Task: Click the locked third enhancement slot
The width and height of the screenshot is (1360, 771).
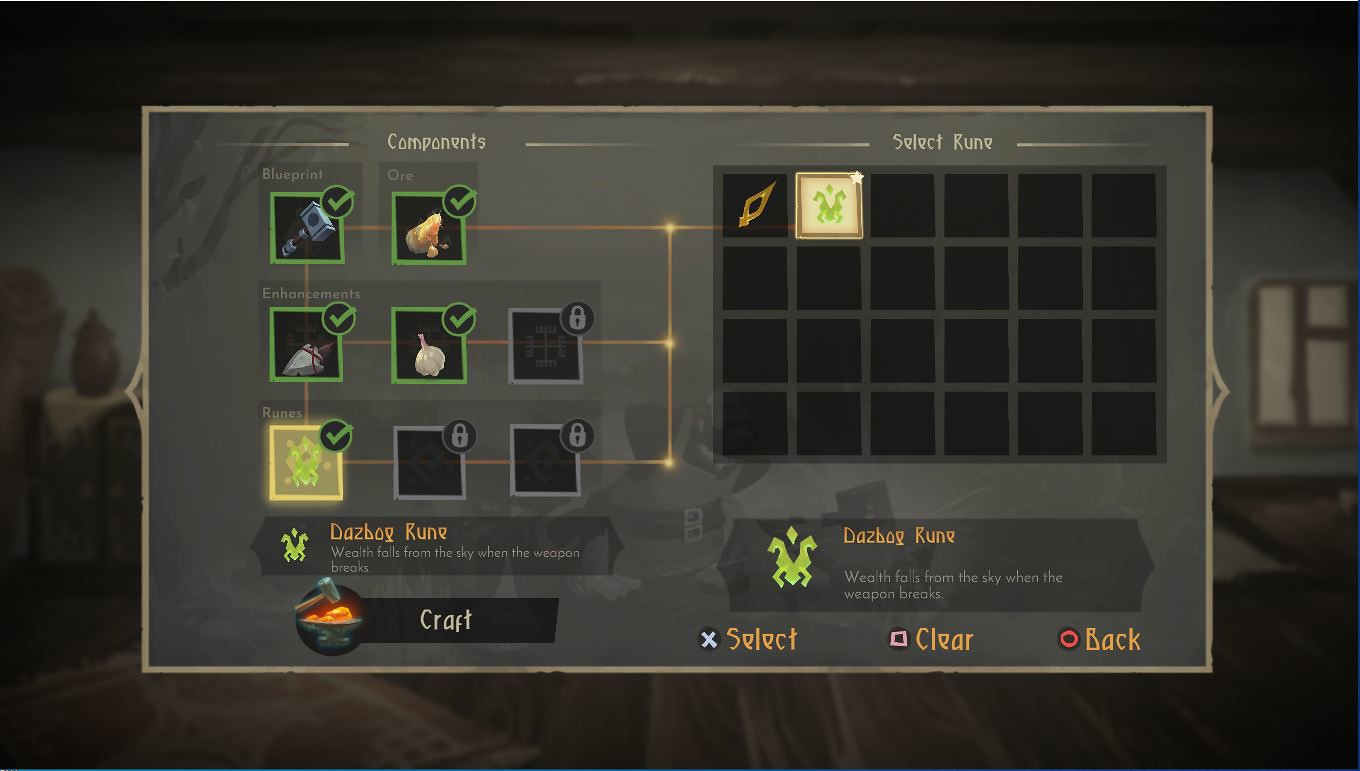Action: coord(546,346)
